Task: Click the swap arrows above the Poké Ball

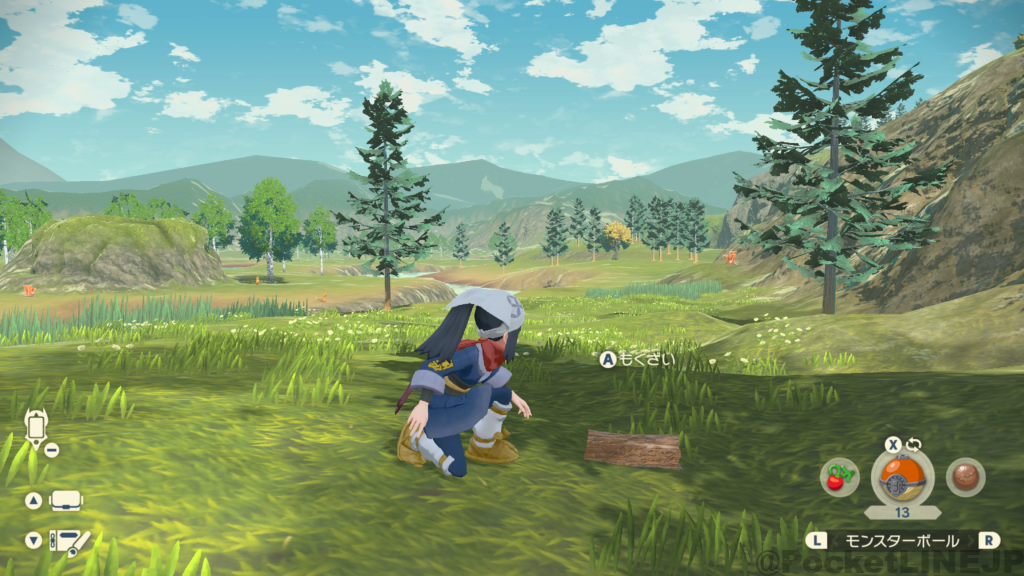Action: [913, 445]
